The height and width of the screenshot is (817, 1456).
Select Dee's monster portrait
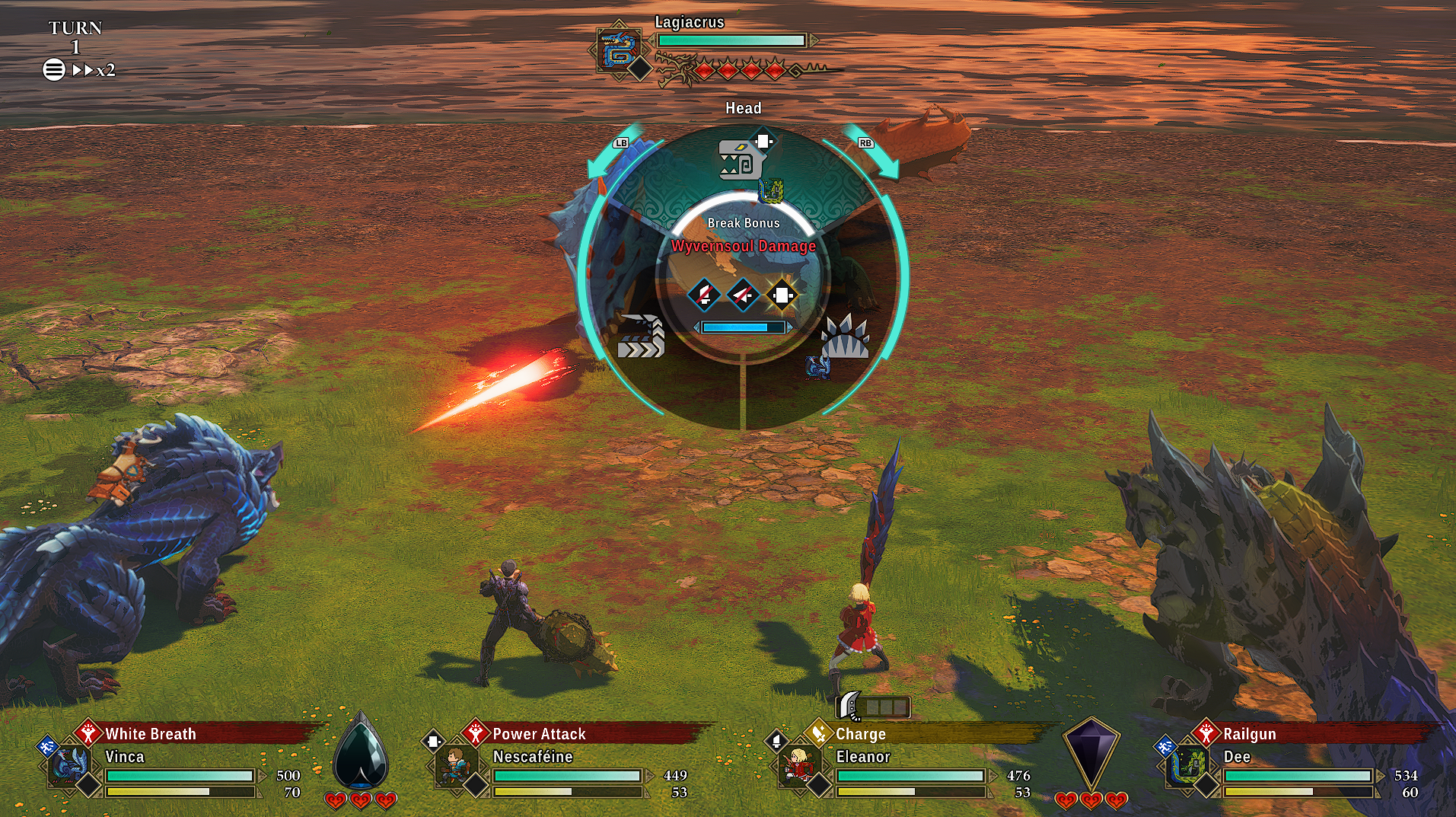tap(1187, 767)
